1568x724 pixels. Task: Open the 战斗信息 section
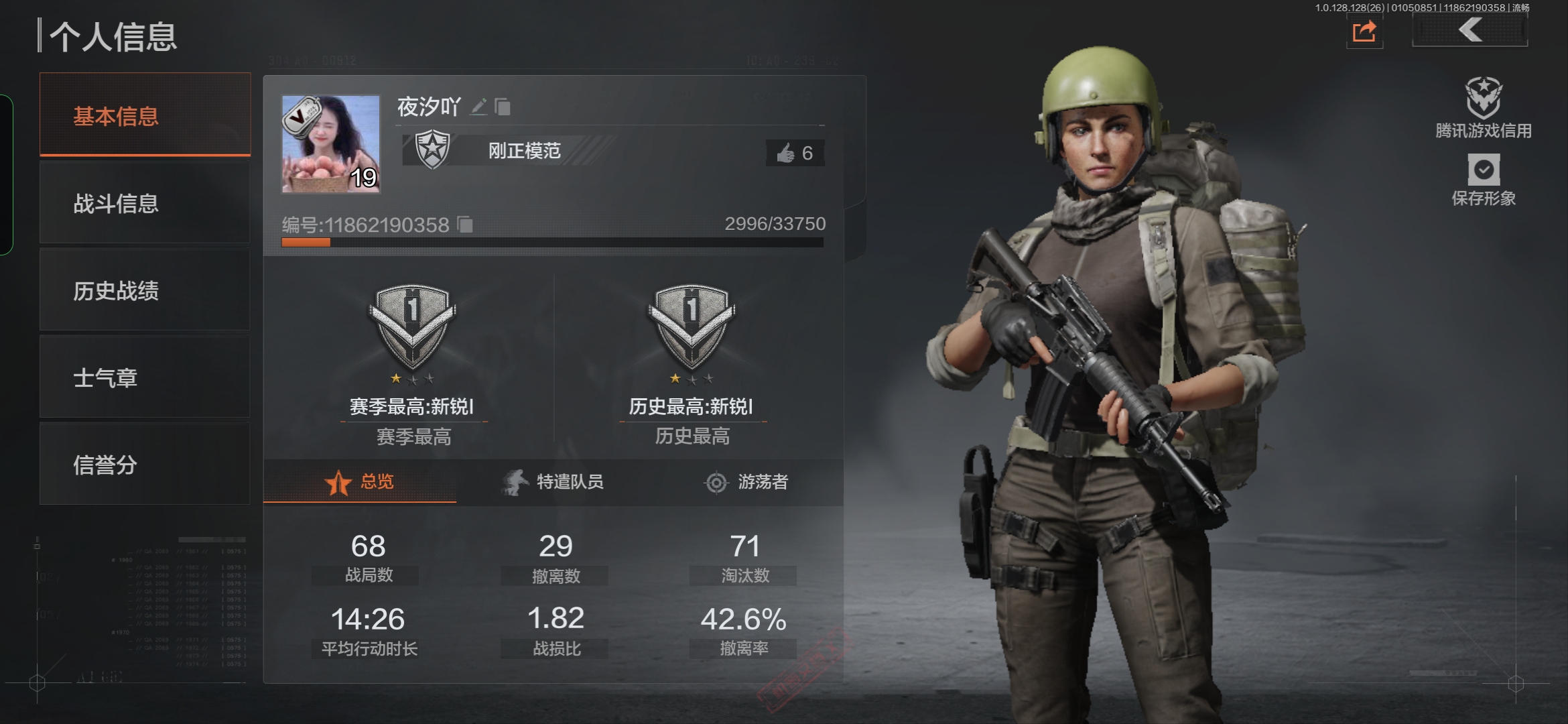click(145, 203)
